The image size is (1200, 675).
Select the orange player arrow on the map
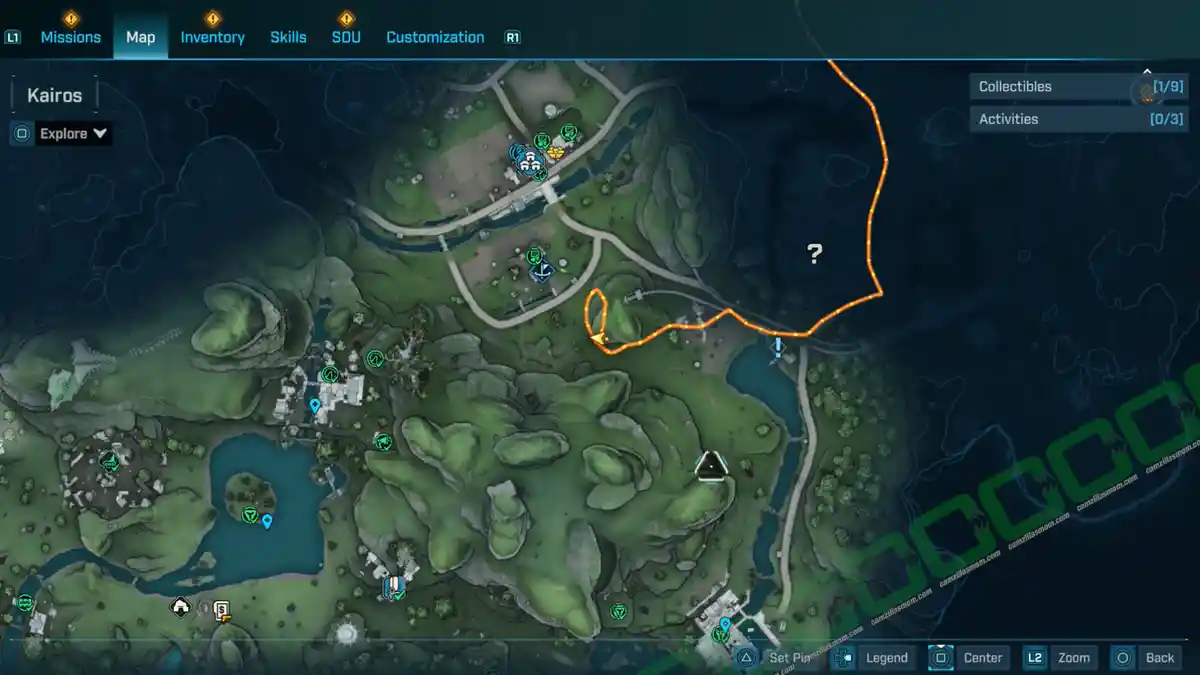pos(600,340)
